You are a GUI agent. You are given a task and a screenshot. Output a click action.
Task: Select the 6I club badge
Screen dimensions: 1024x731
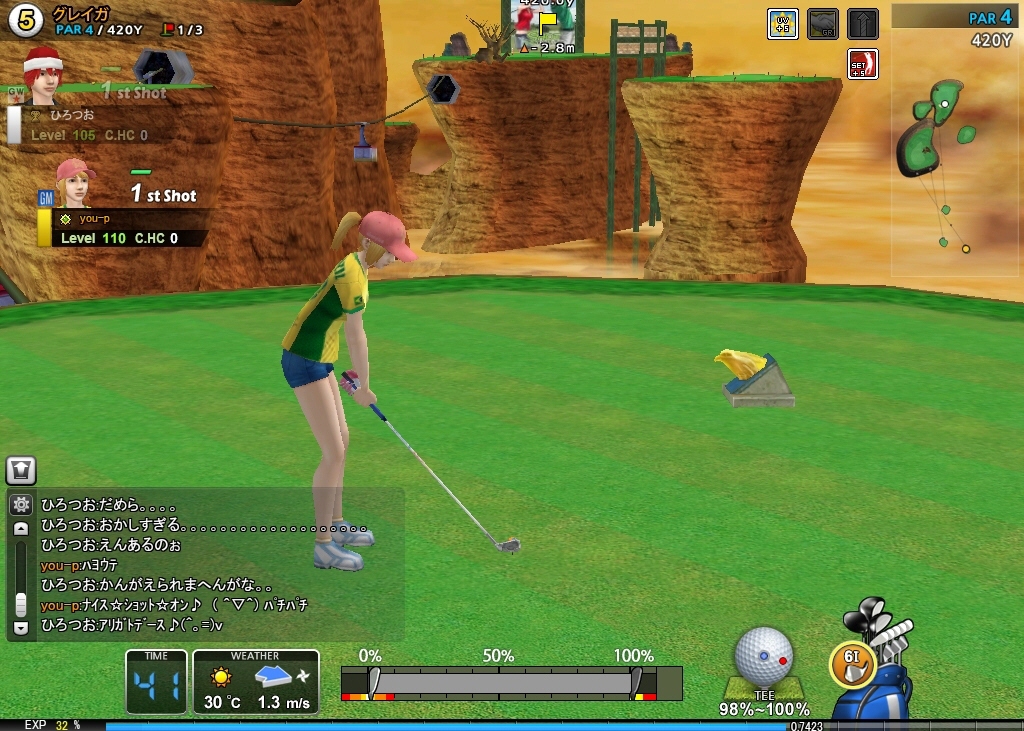[853, 661]
